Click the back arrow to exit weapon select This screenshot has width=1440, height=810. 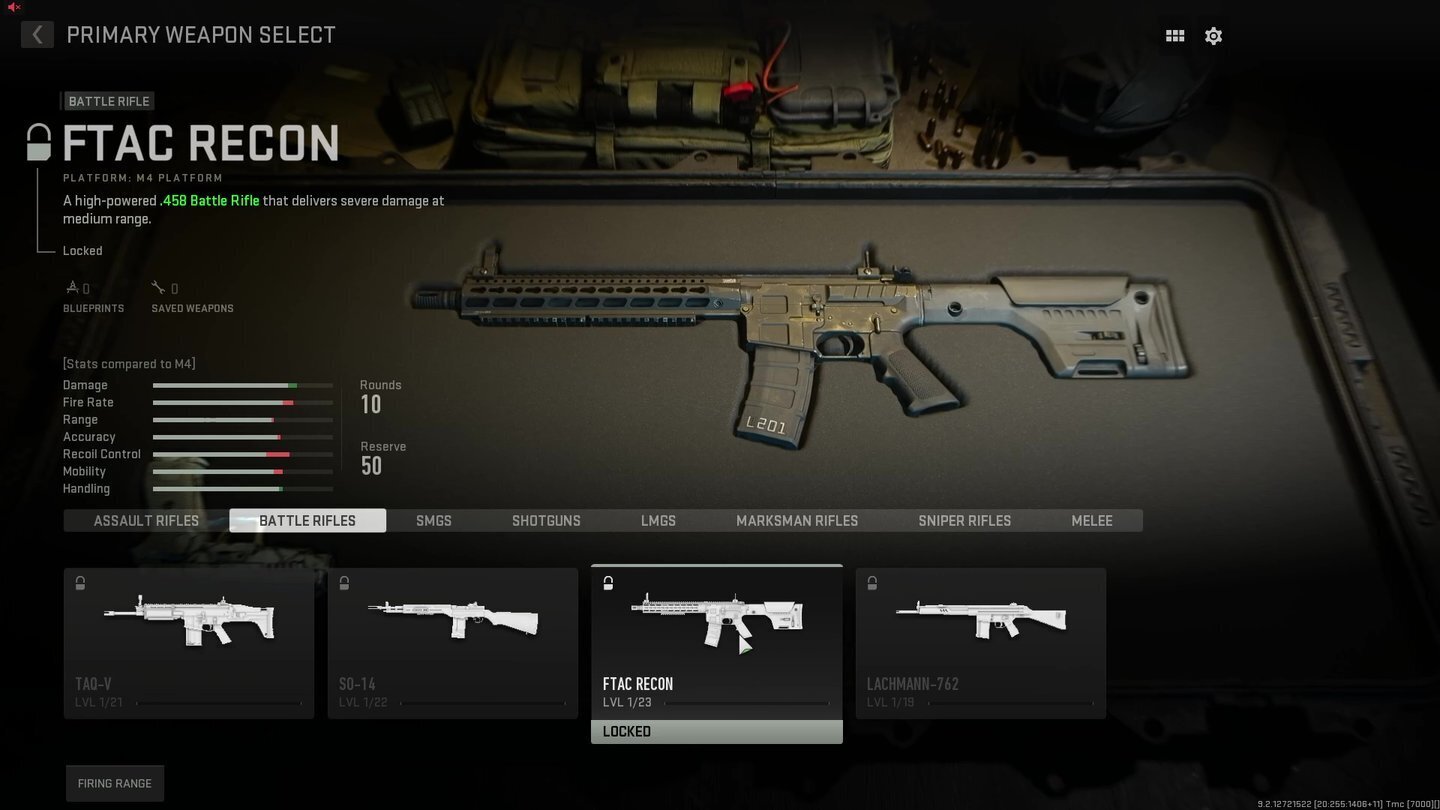(x=37, y=34)
